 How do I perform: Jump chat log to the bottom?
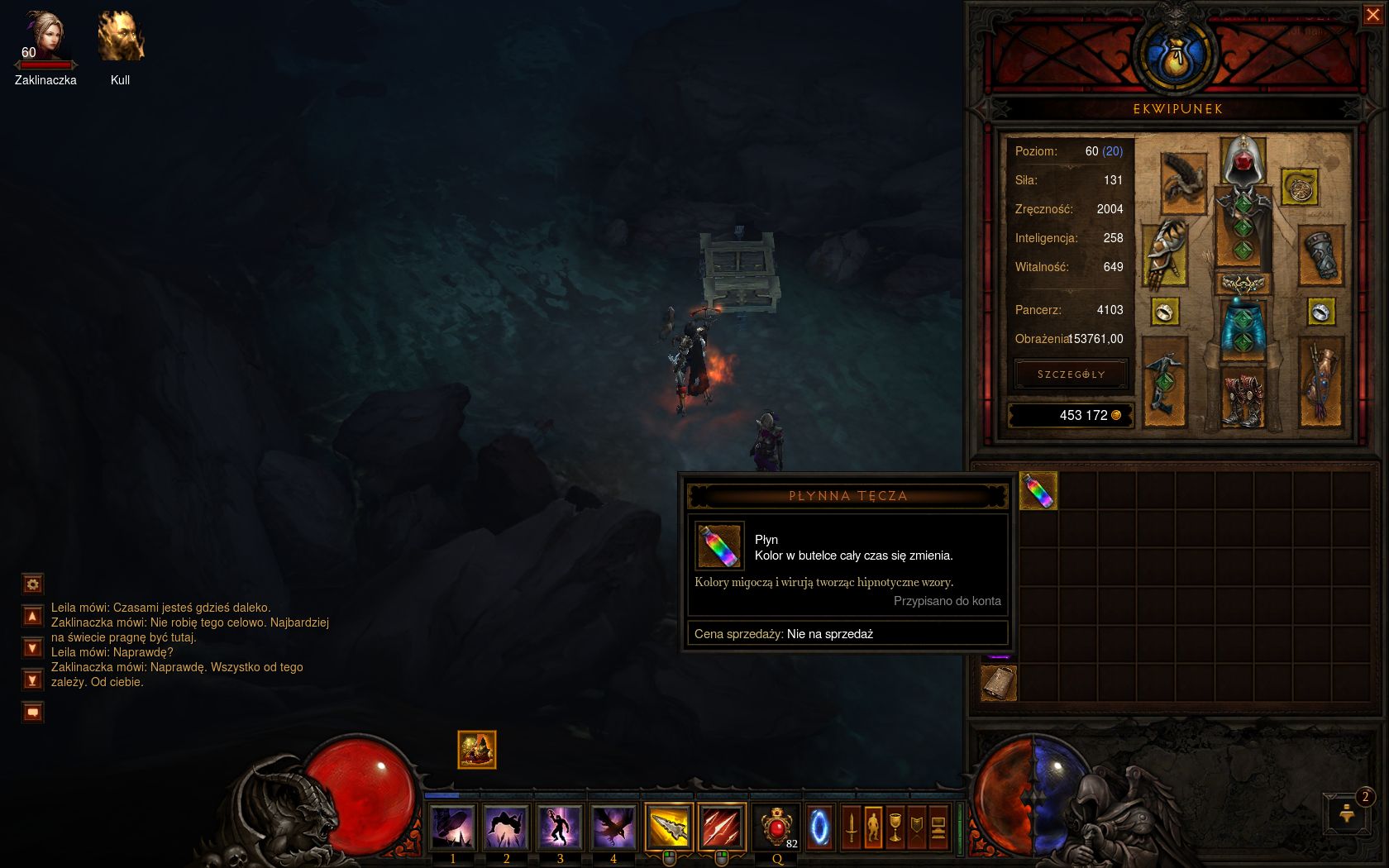[32, 680]
